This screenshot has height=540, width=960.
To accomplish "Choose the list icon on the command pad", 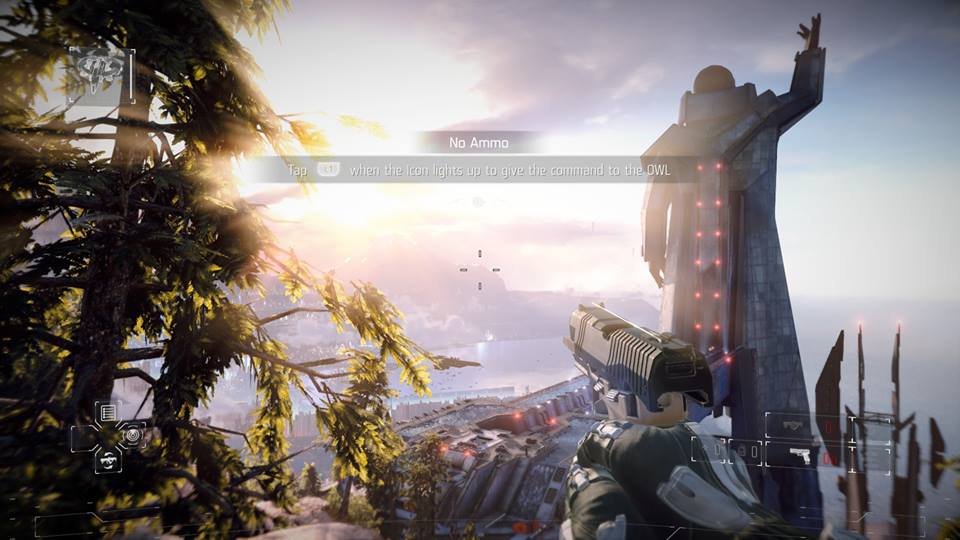I will coord(108,412).
